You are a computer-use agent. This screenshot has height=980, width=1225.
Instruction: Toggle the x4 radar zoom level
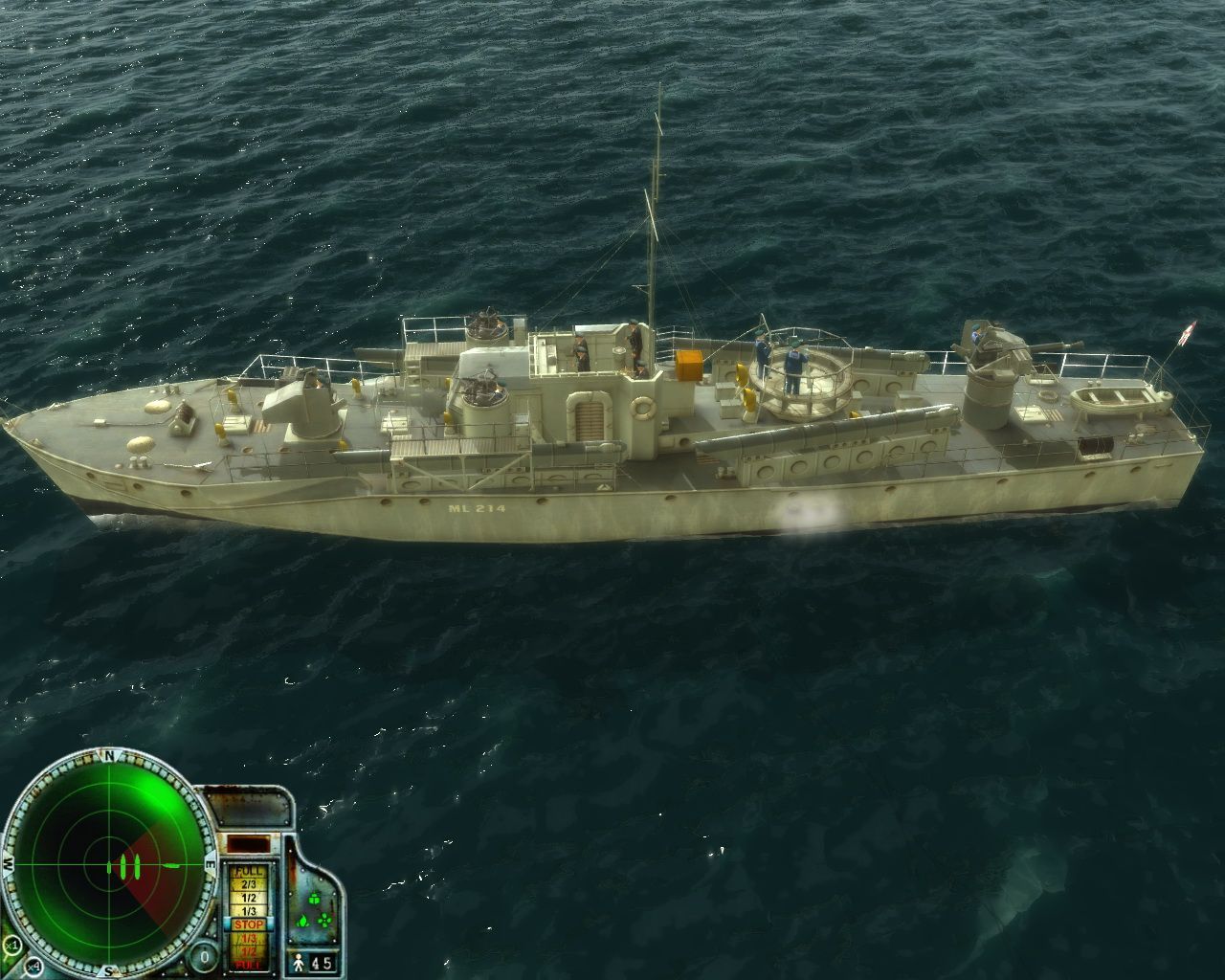pyautogui.click(x=33, y=968)
